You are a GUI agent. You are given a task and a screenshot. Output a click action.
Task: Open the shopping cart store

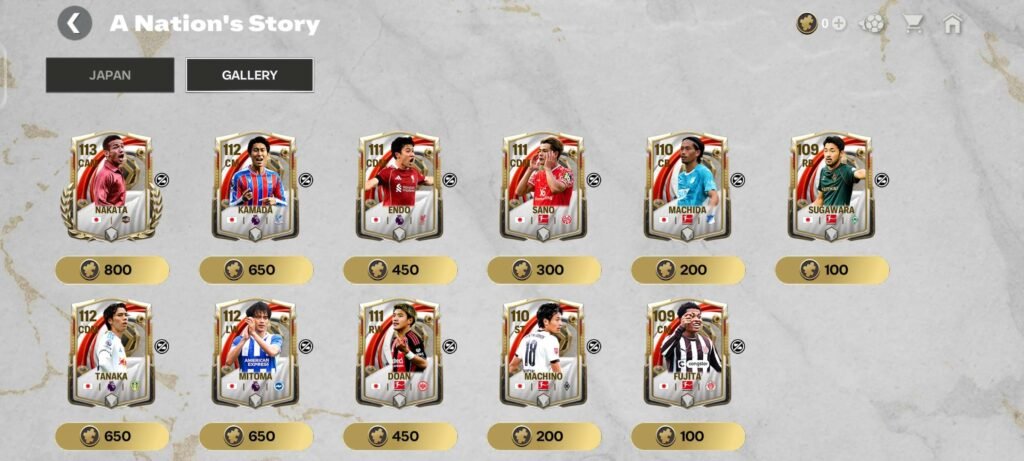tap(912, 23)
